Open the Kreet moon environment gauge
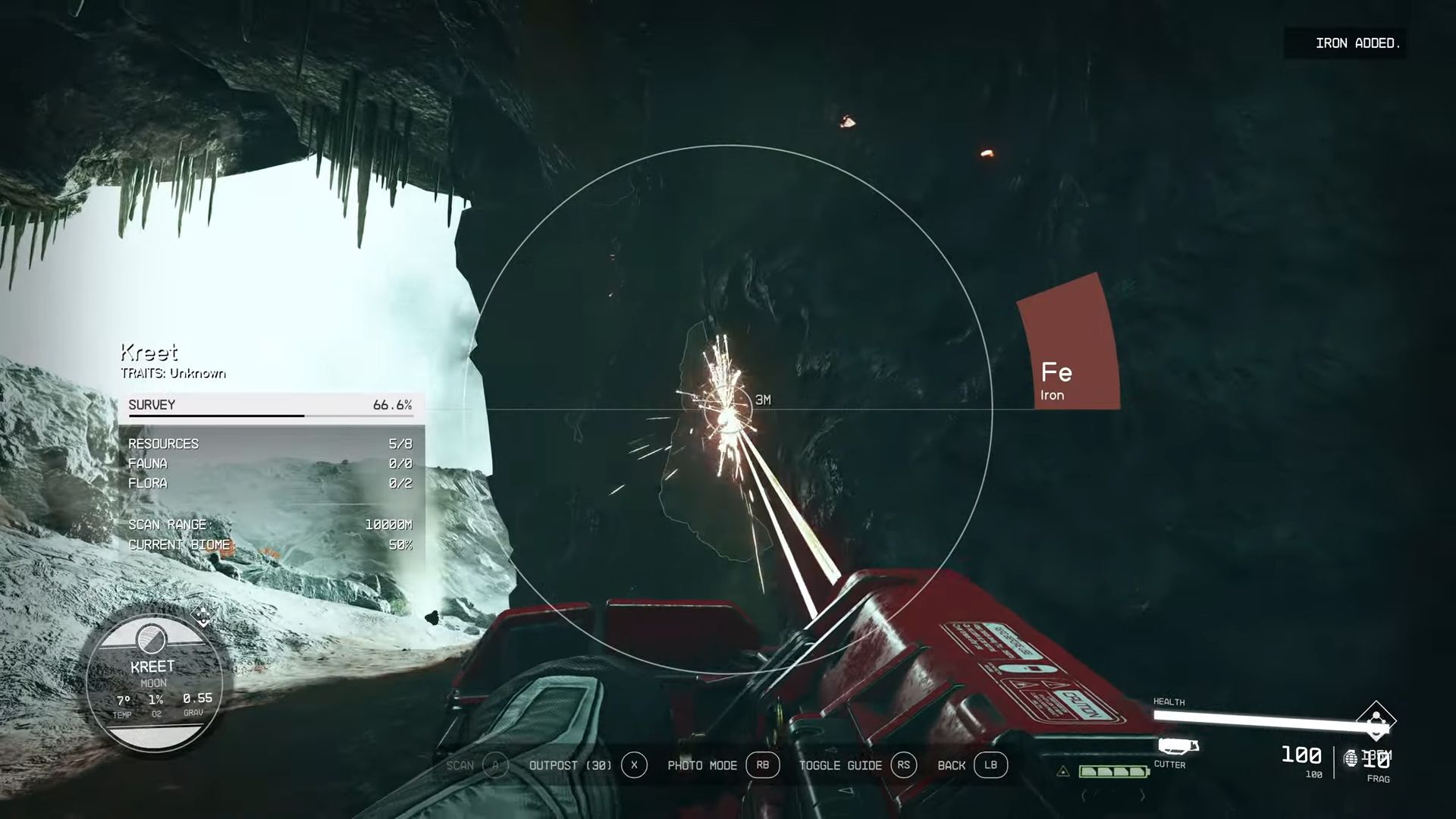The height and width of the screenshot is (819, 1456). pos(154,684)
